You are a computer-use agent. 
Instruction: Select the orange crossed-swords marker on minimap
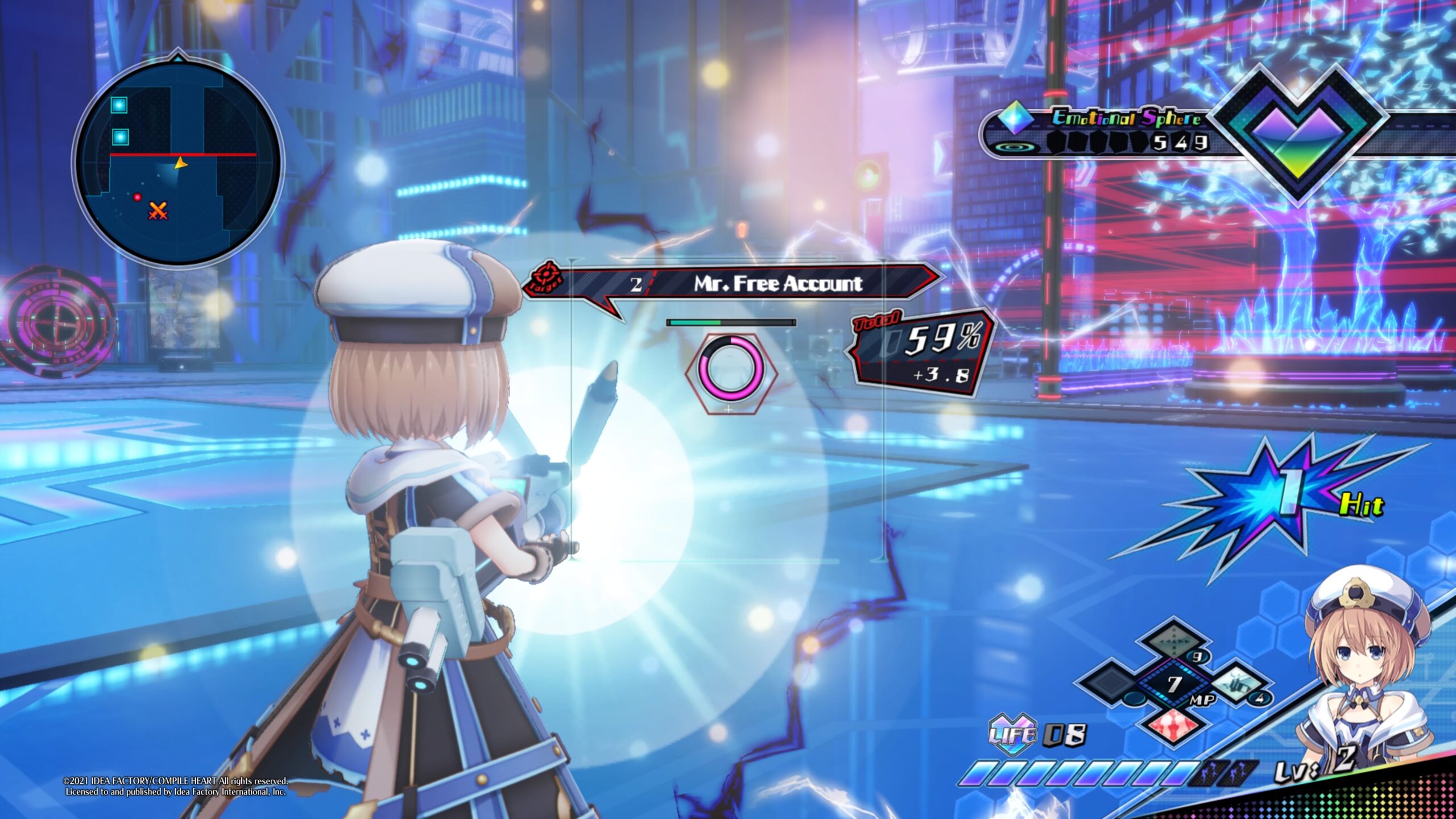[158, 211]
